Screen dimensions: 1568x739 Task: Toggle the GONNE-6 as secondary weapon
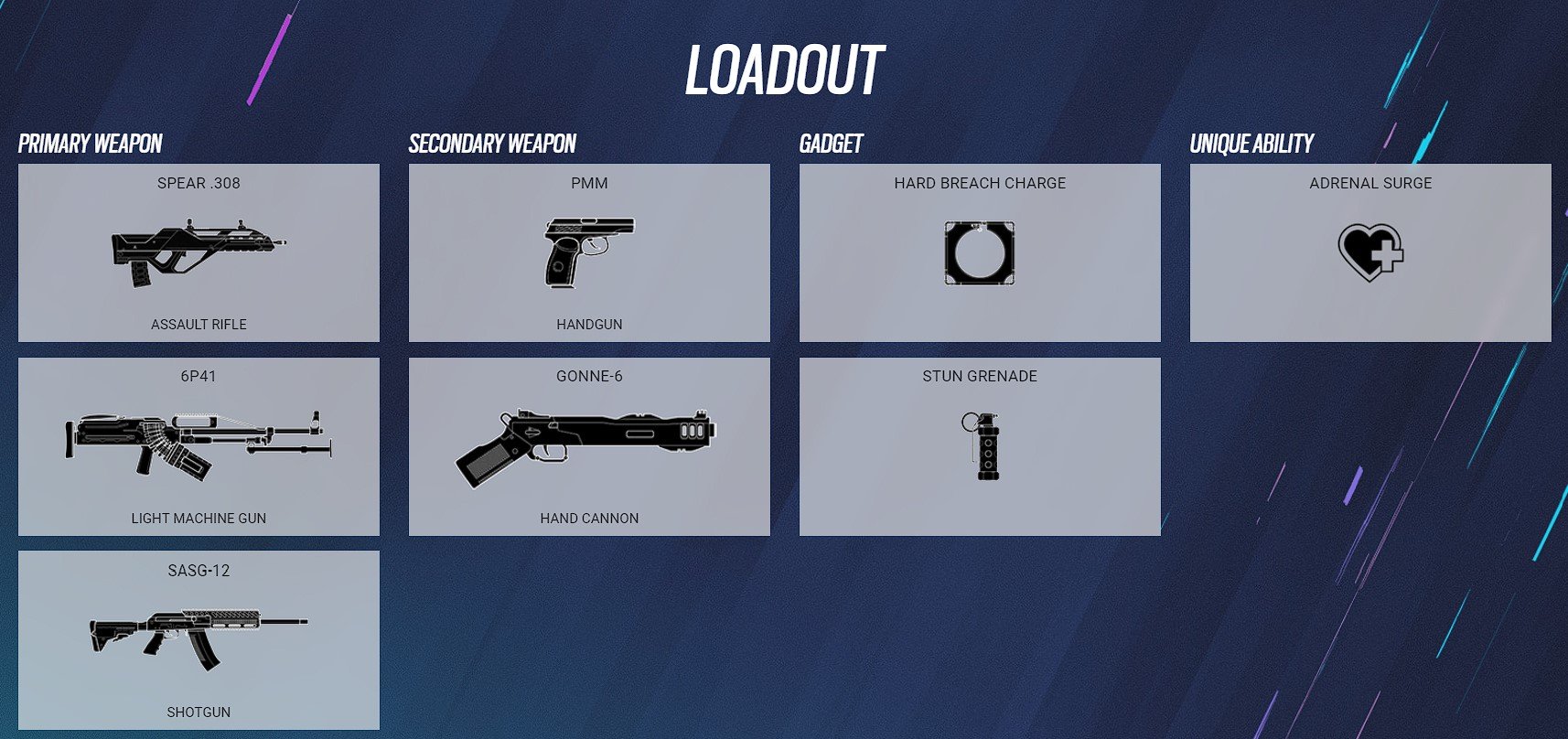(x=588, y=444)
